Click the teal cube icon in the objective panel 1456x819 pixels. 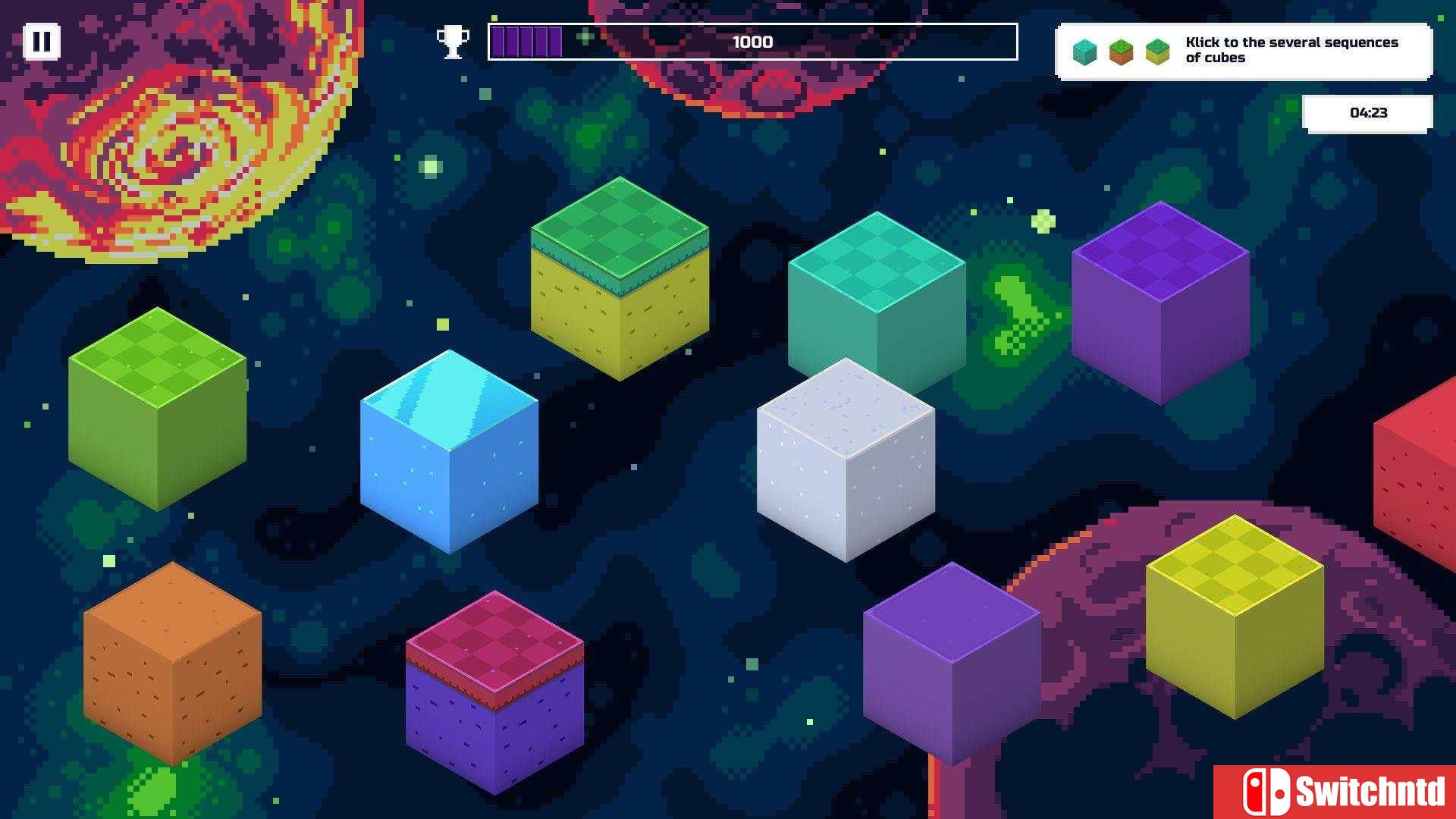click(x=1084, y=53)
